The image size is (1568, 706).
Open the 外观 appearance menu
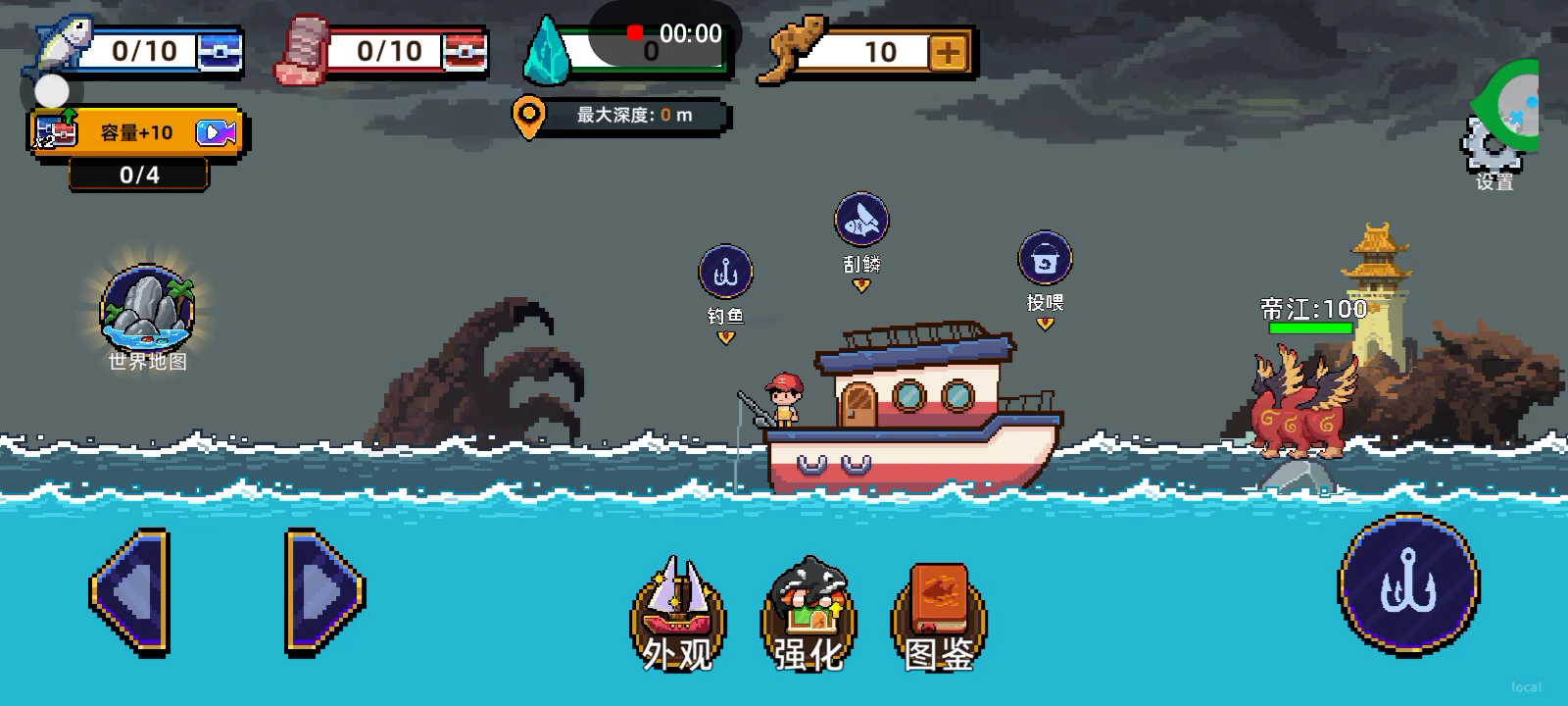(x=677, y=613)
